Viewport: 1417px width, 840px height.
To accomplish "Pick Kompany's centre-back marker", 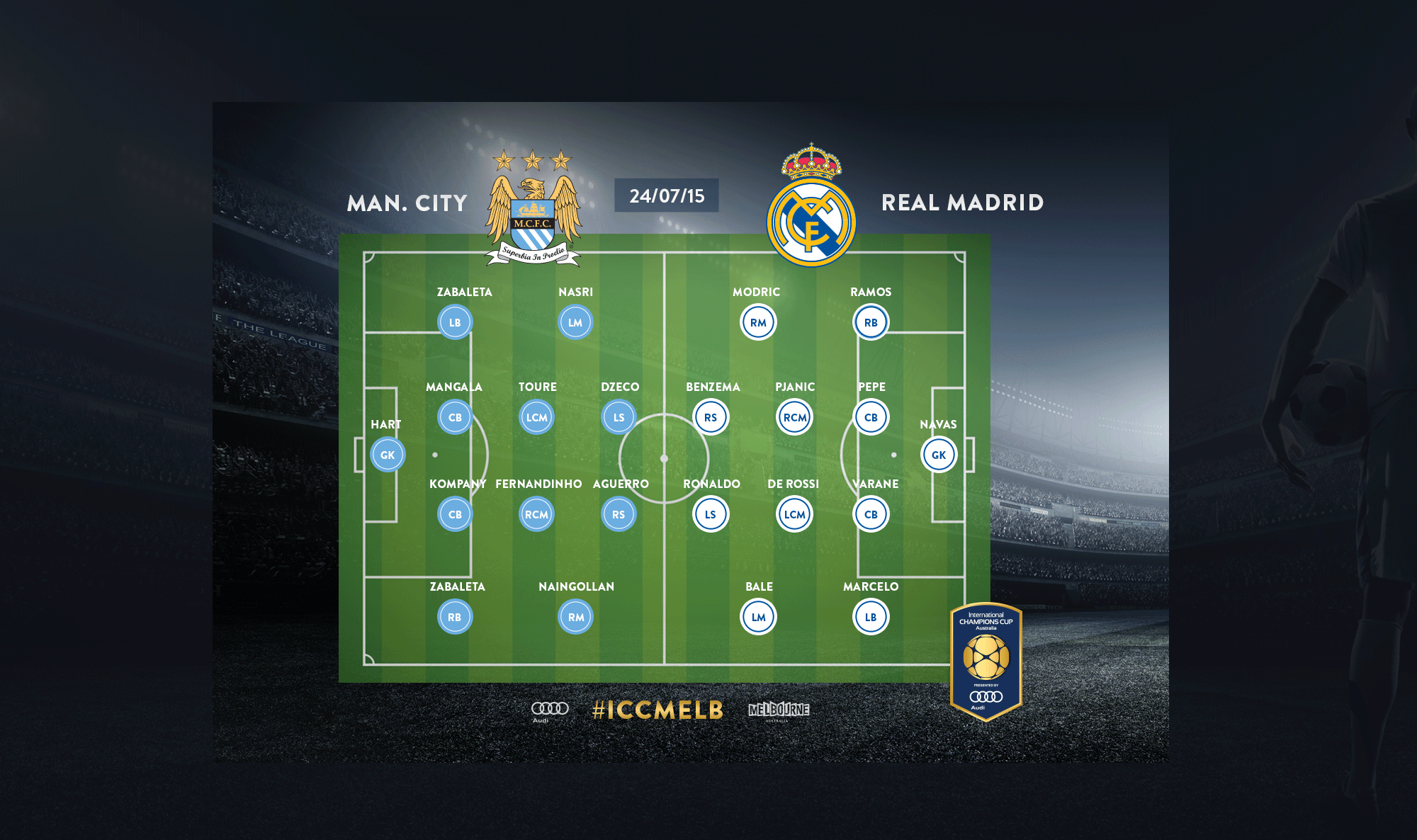I will [455, 514].
